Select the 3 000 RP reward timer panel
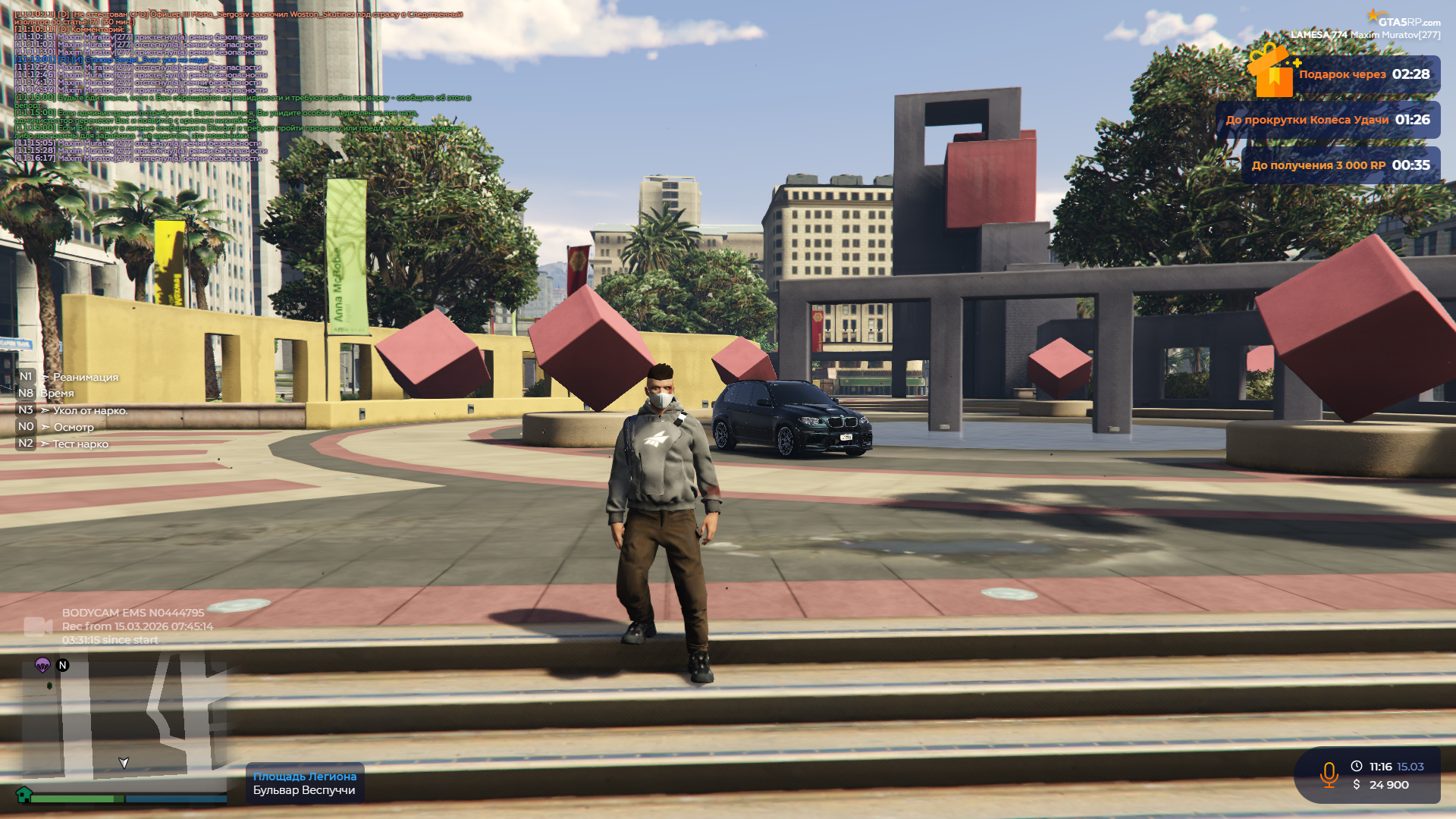 [x=1340, y=165]
